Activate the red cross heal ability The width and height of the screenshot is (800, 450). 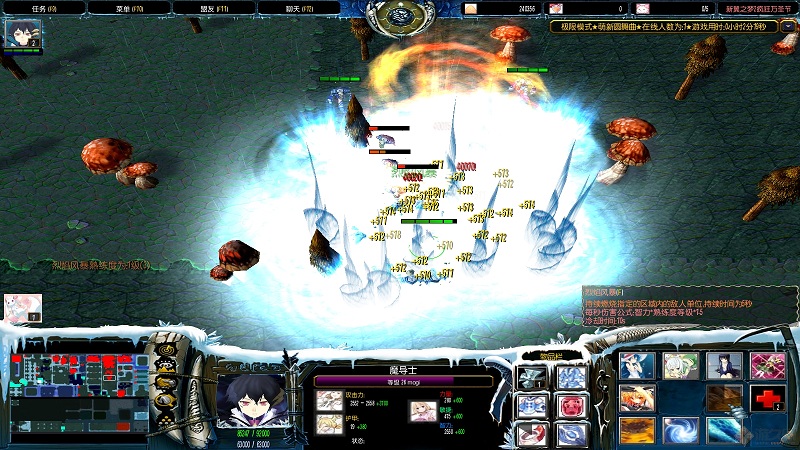(x=767, y=399)
